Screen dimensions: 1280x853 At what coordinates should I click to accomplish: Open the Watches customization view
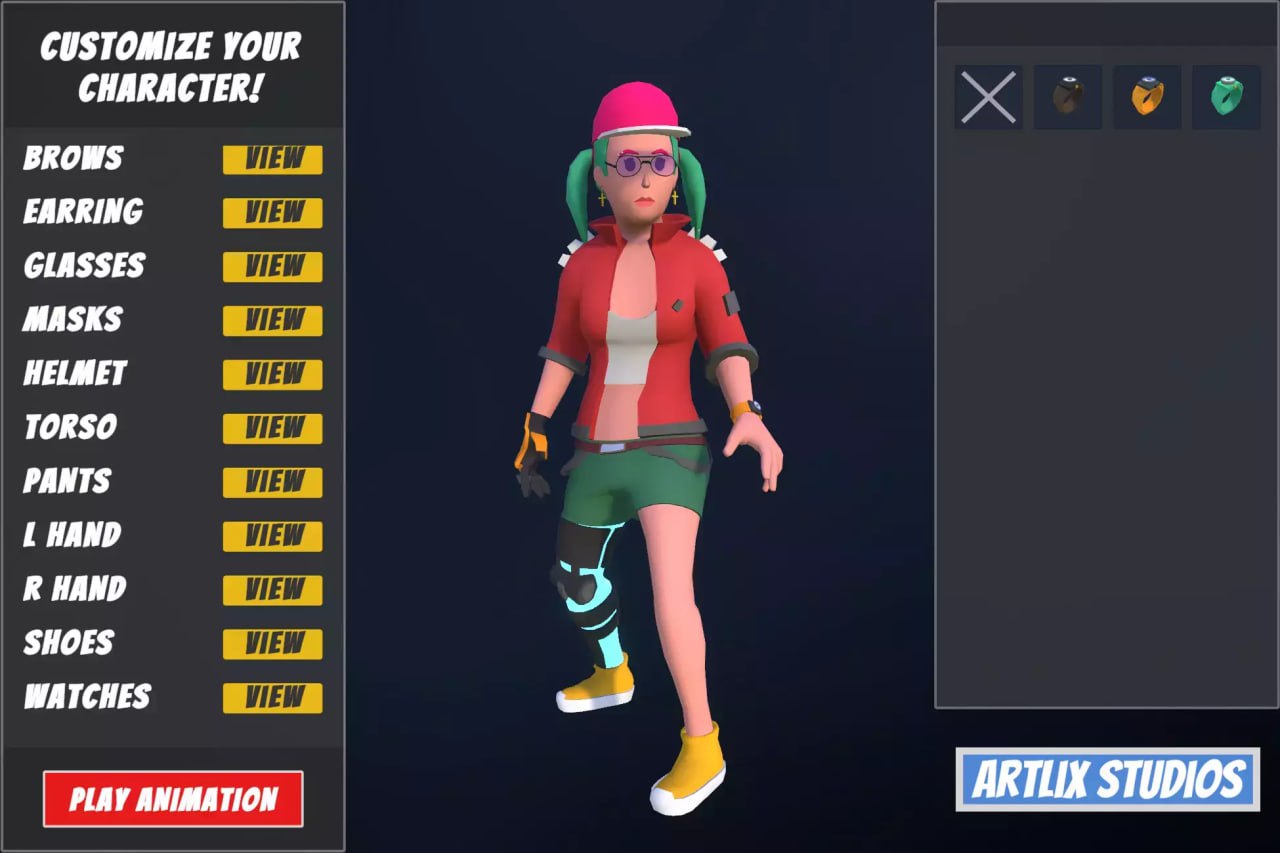(272, 698)
